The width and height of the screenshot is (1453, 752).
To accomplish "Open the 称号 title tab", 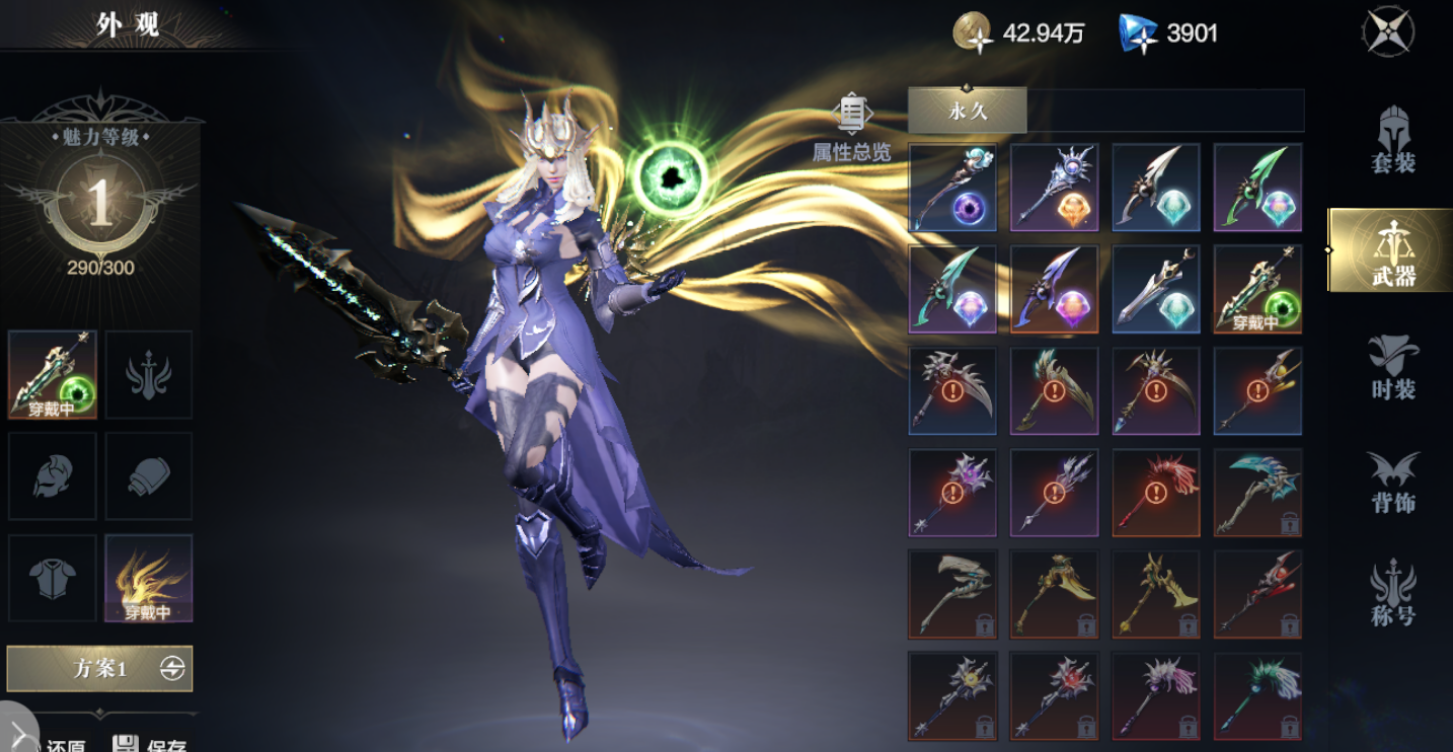I will pyautogui.click(x=1393, y=592).
